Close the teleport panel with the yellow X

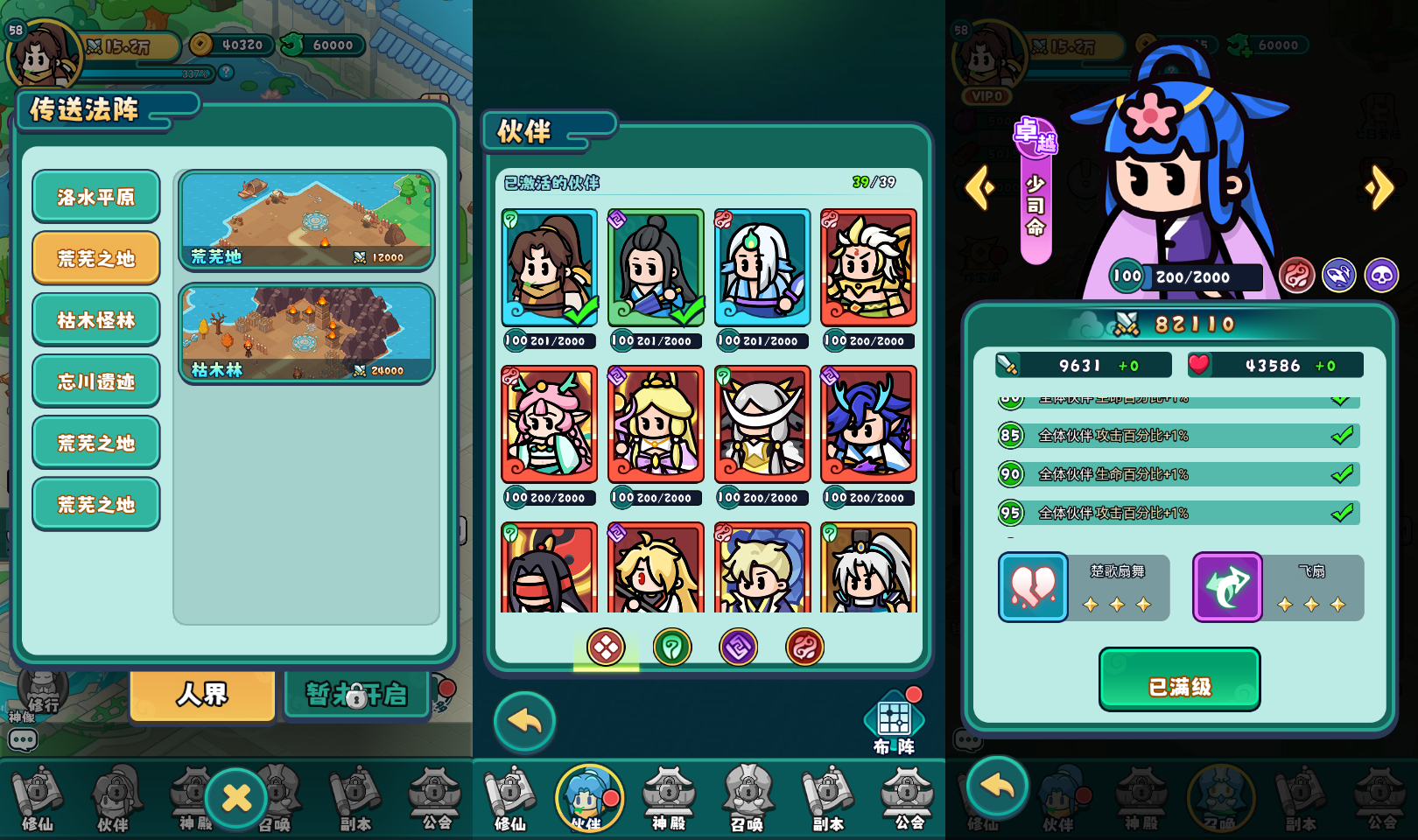click(x=236, y=797)
